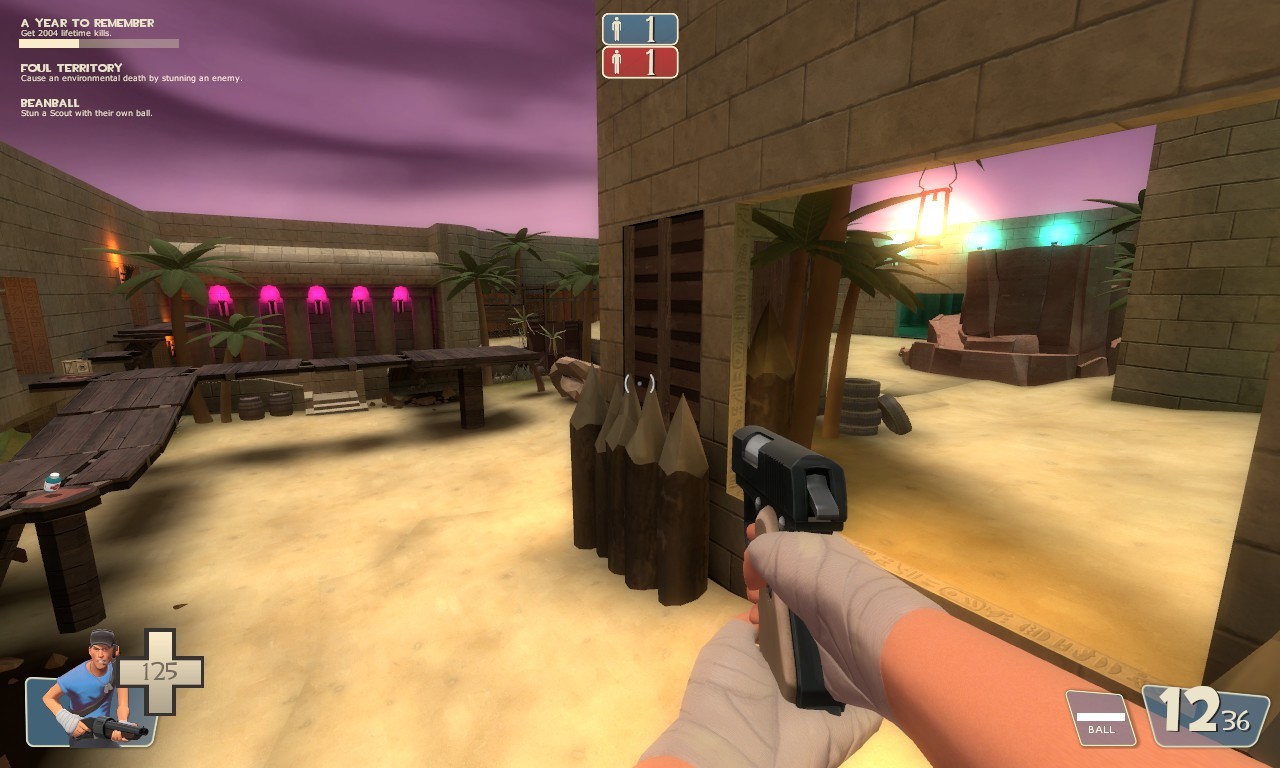Choose the Beanball achievement tracker entry

click(x=50, y=103)
